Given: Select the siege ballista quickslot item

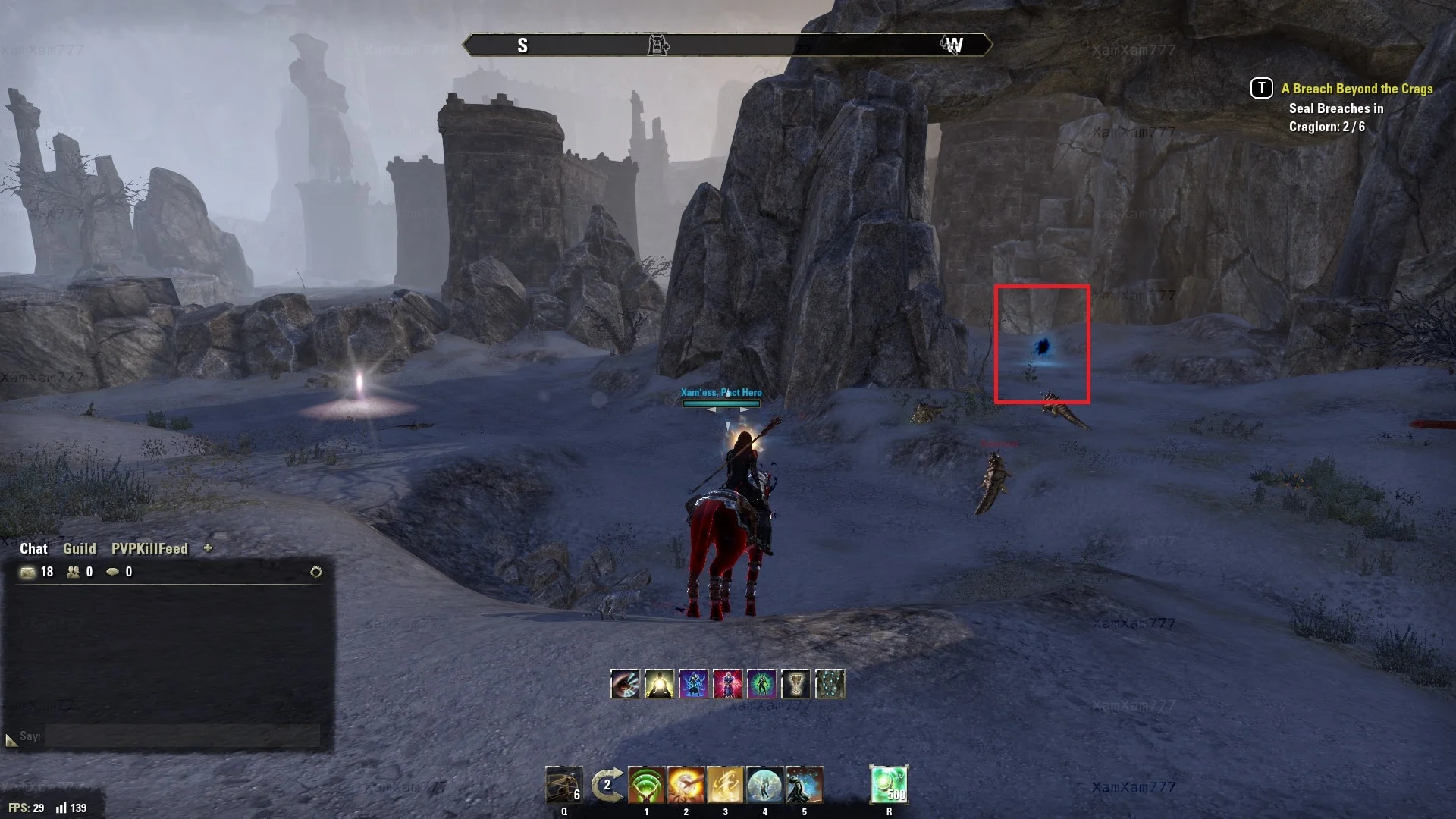Looking at the screenshot, I should [x=563, y=785].
